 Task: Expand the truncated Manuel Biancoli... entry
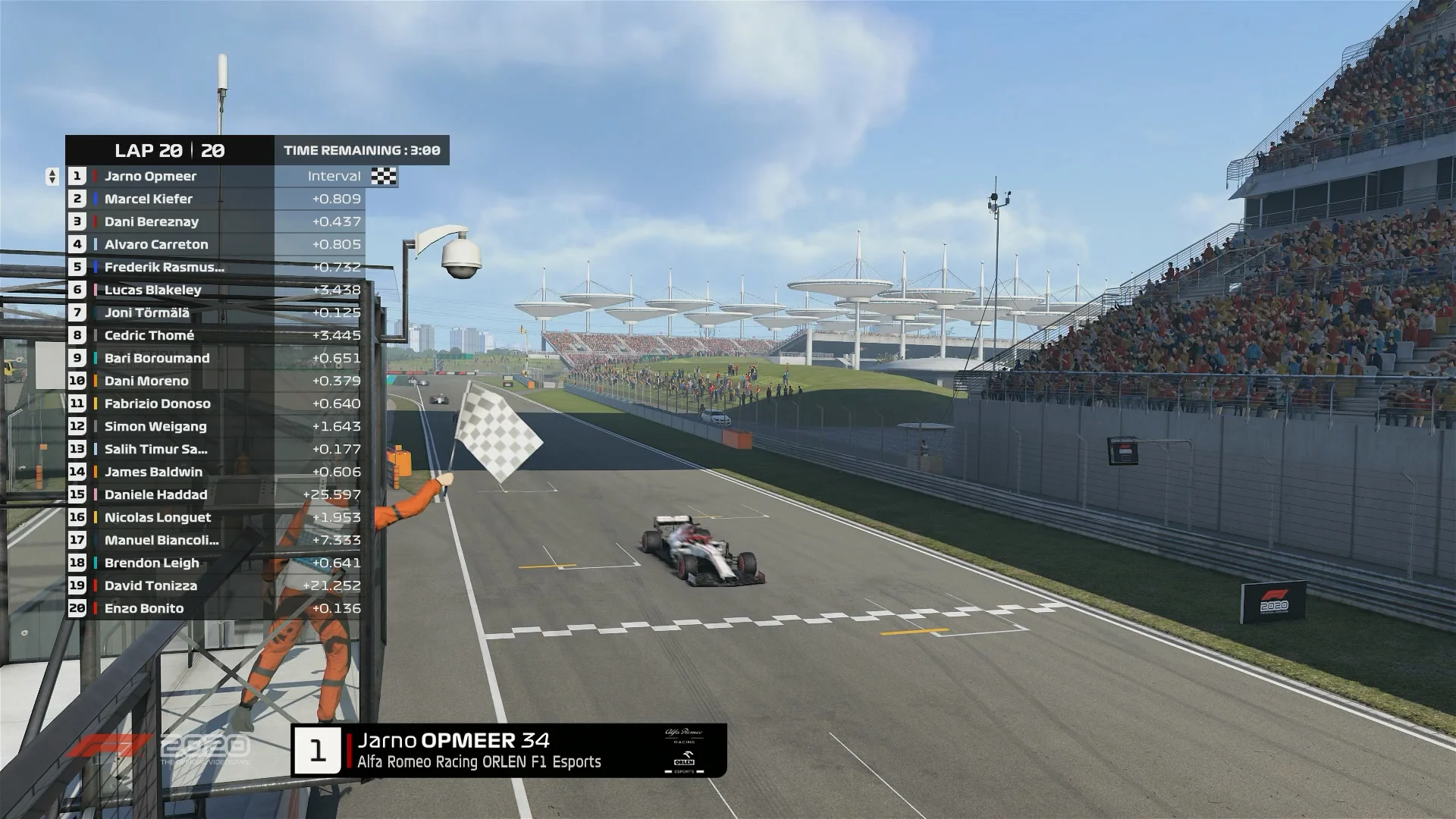pyautogui.click(x=163, y=540)
